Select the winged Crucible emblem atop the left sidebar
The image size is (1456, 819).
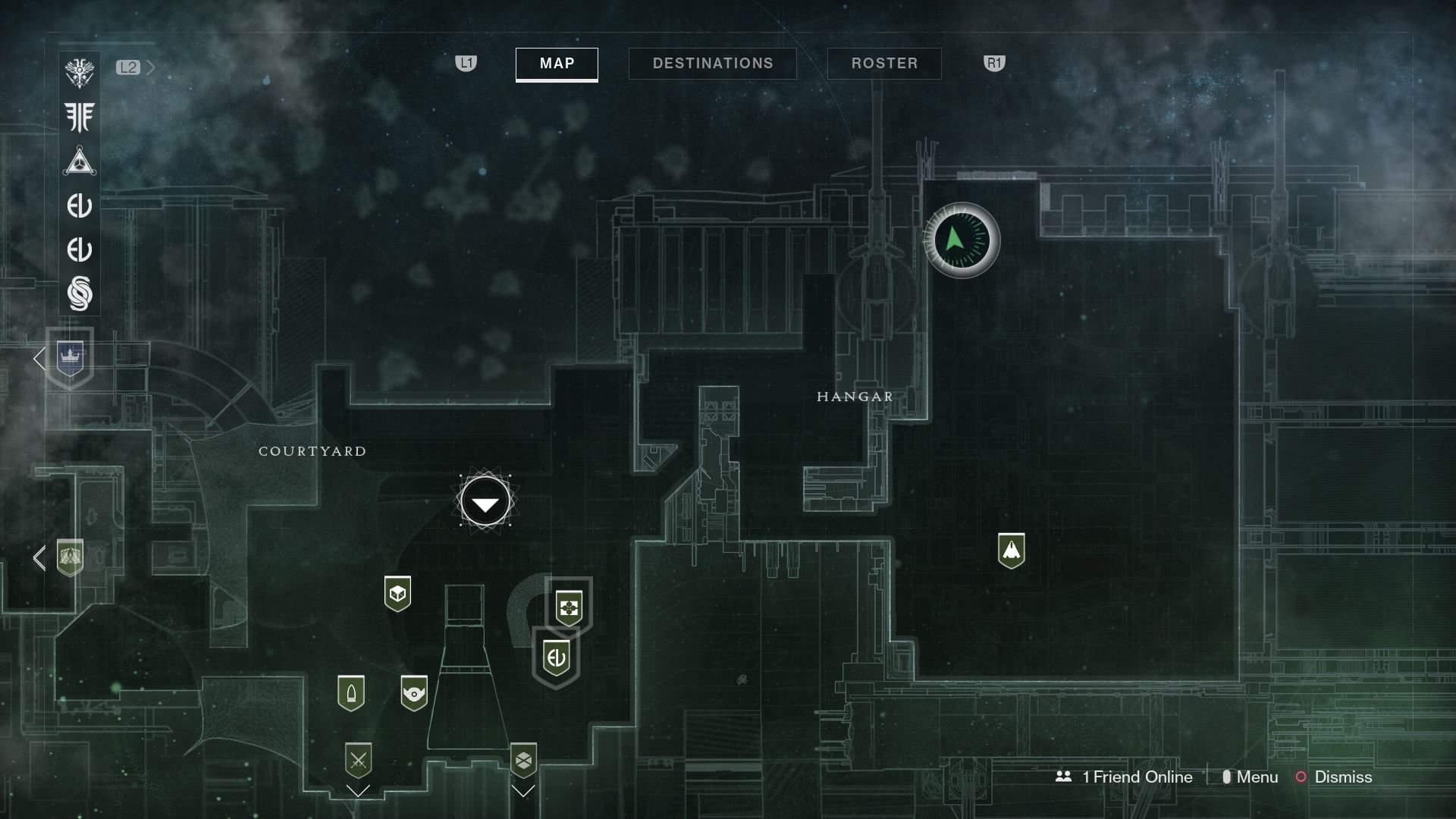(80, 72)
